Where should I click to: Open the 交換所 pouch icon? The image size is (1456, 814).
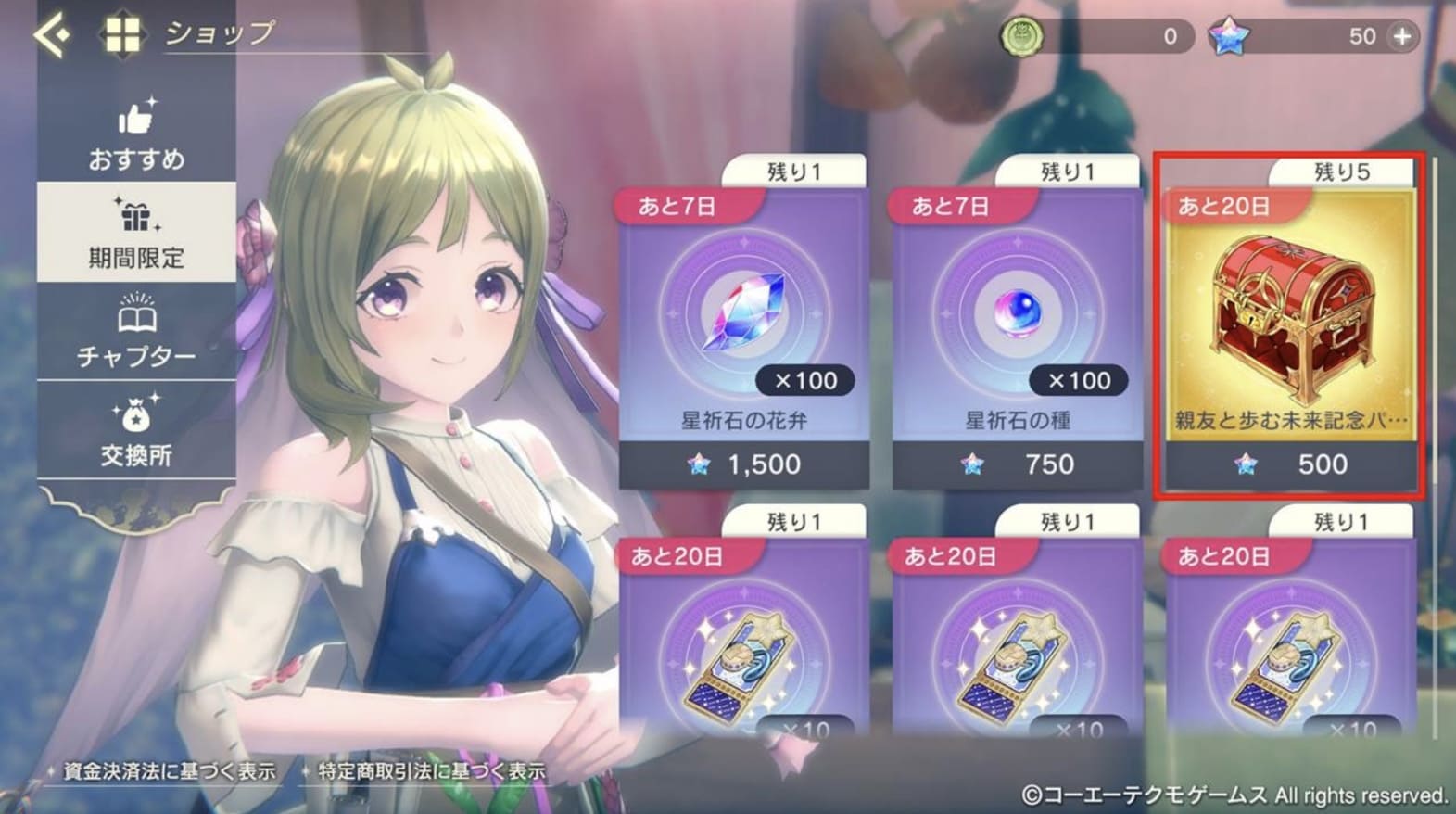pos(135,415)
